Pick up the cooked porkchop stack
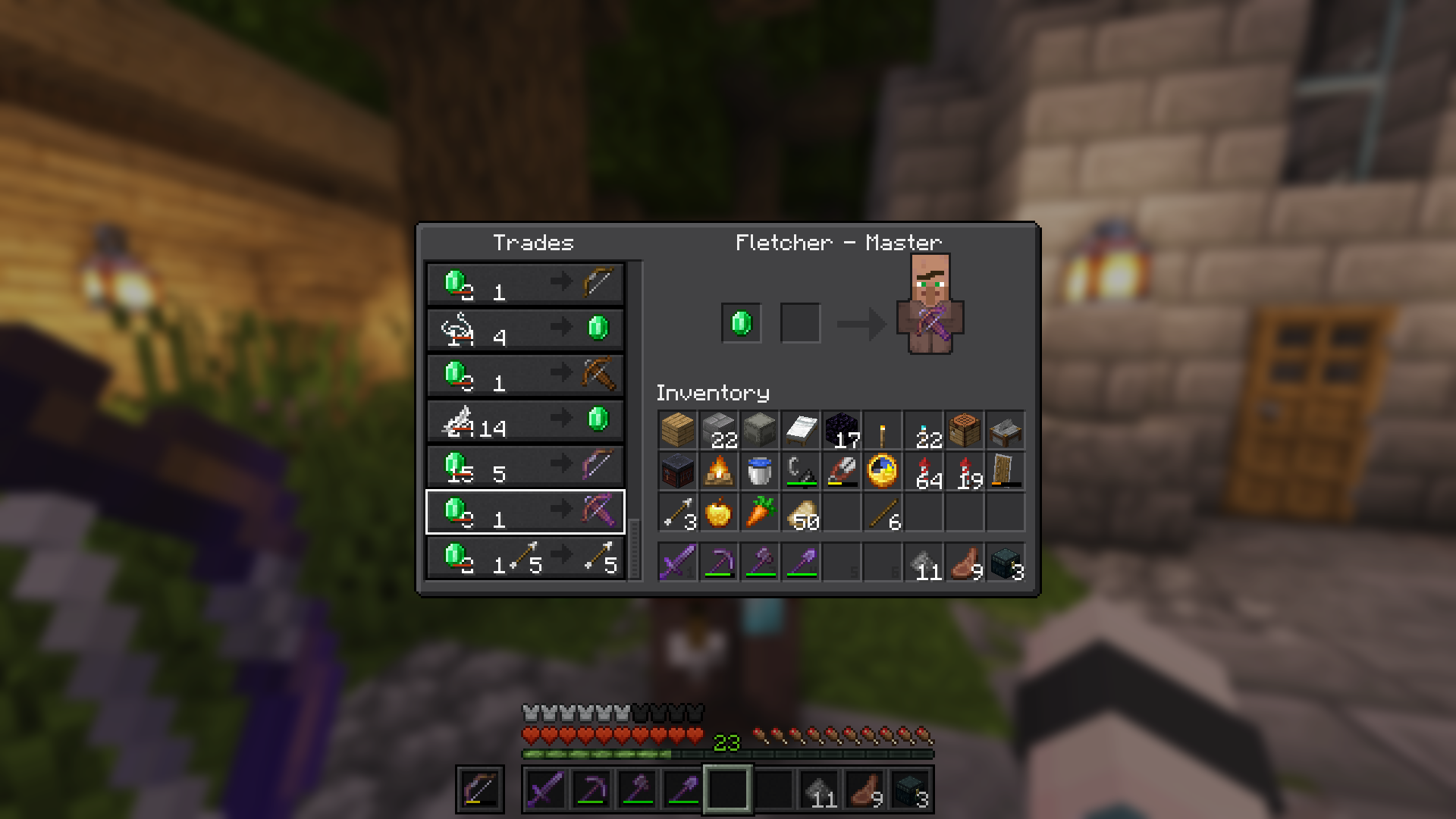 pyautogui.click(x=965, y=561)
